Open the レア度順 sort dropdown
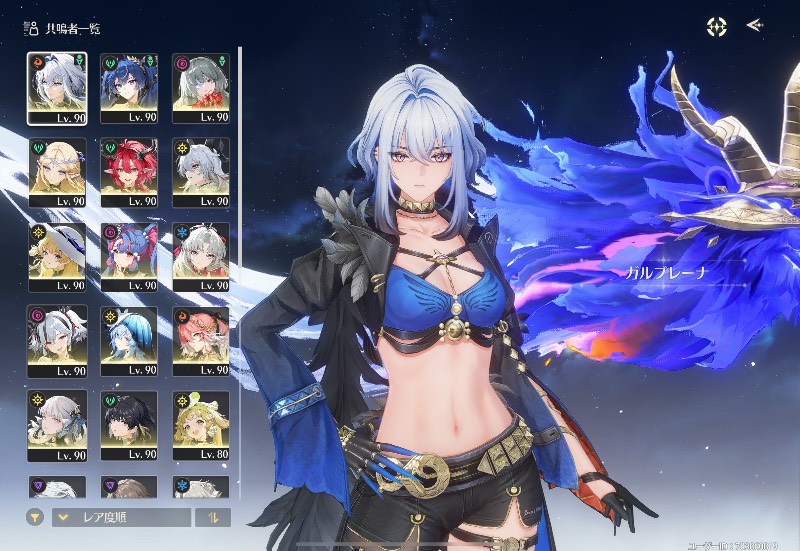The image size is (800, 551). [x=121, y=517]
